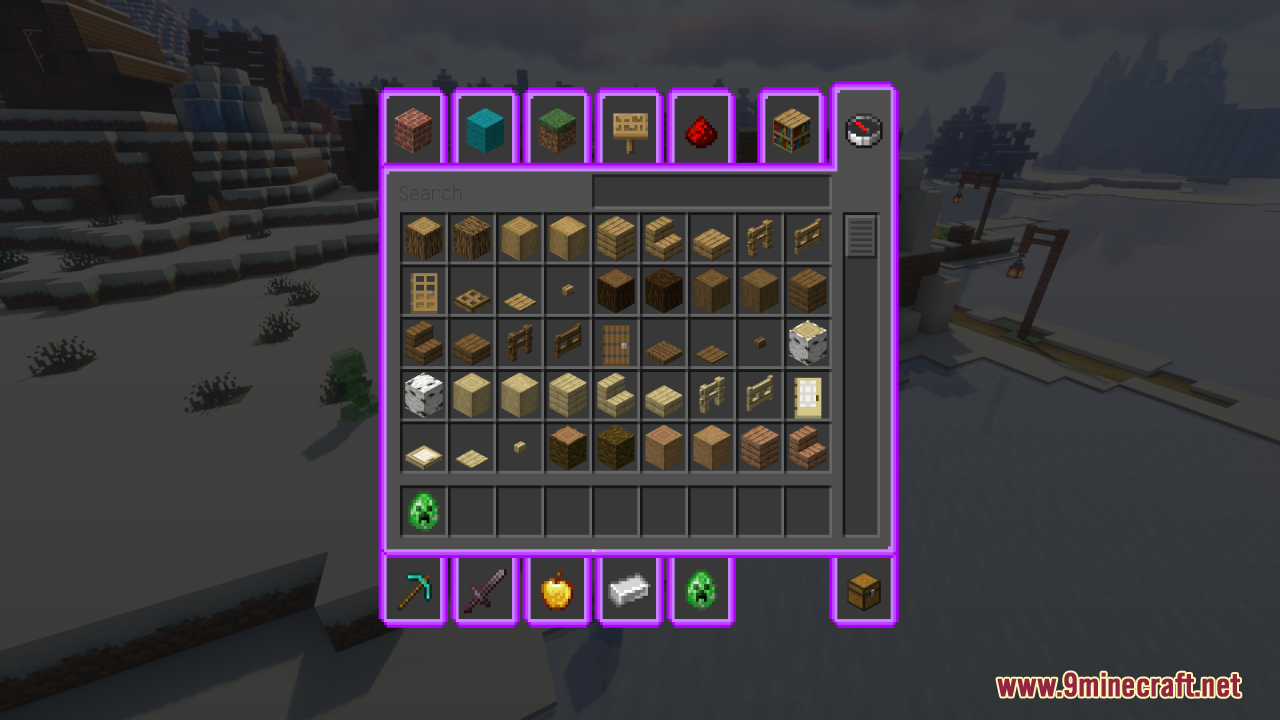Open the Tools tab with the pickaxe icon

point(413,590)
